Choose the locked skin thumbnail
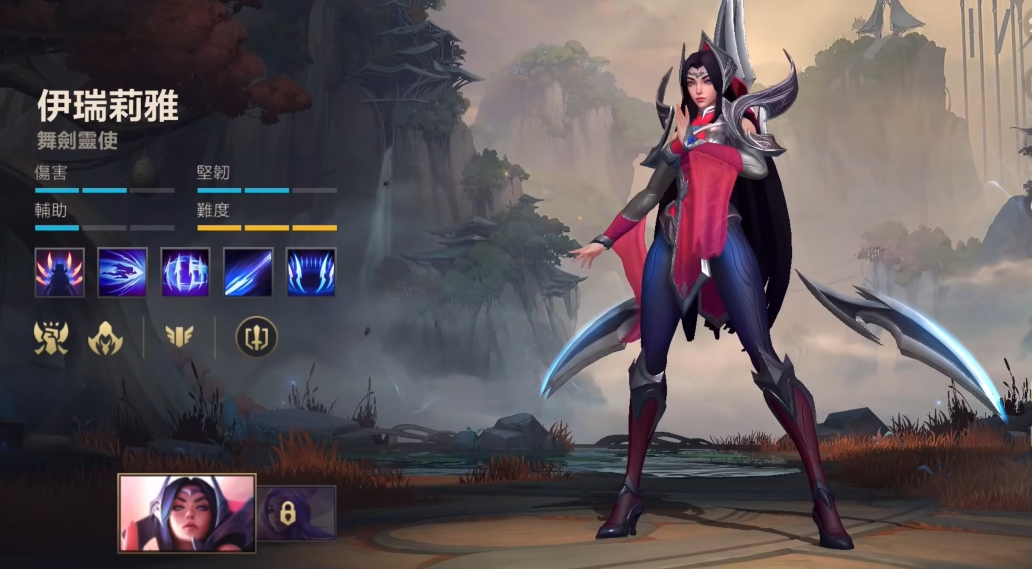 click(x=297, y=513)
